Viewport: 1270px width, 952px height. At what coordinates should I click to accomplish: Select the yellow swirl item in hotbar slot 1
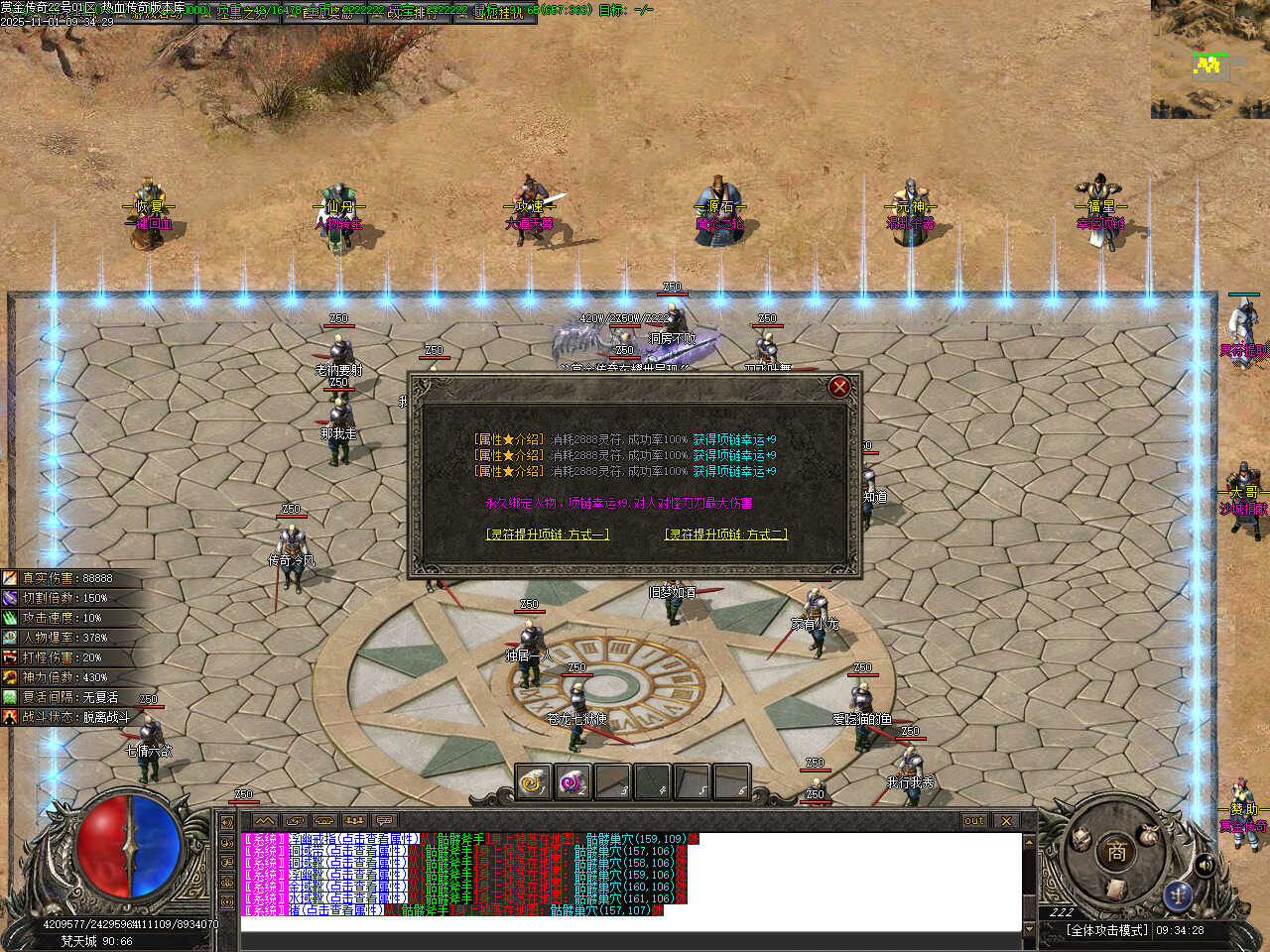click(x=533, y=782)
